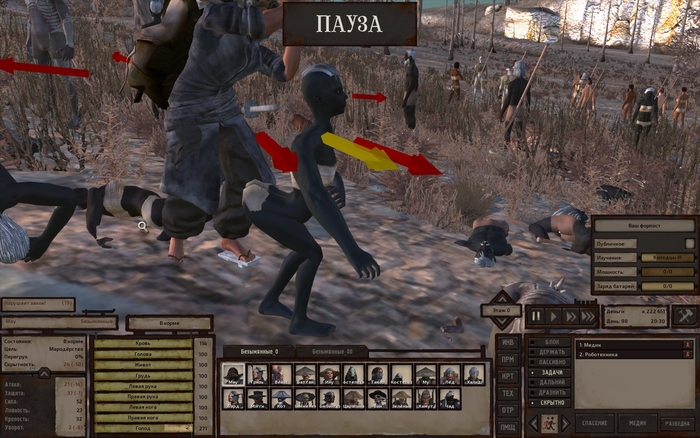Click the РАЗВЕДКА scouting button
Viewport: 700px width, 438px height.
click(676, 424)
